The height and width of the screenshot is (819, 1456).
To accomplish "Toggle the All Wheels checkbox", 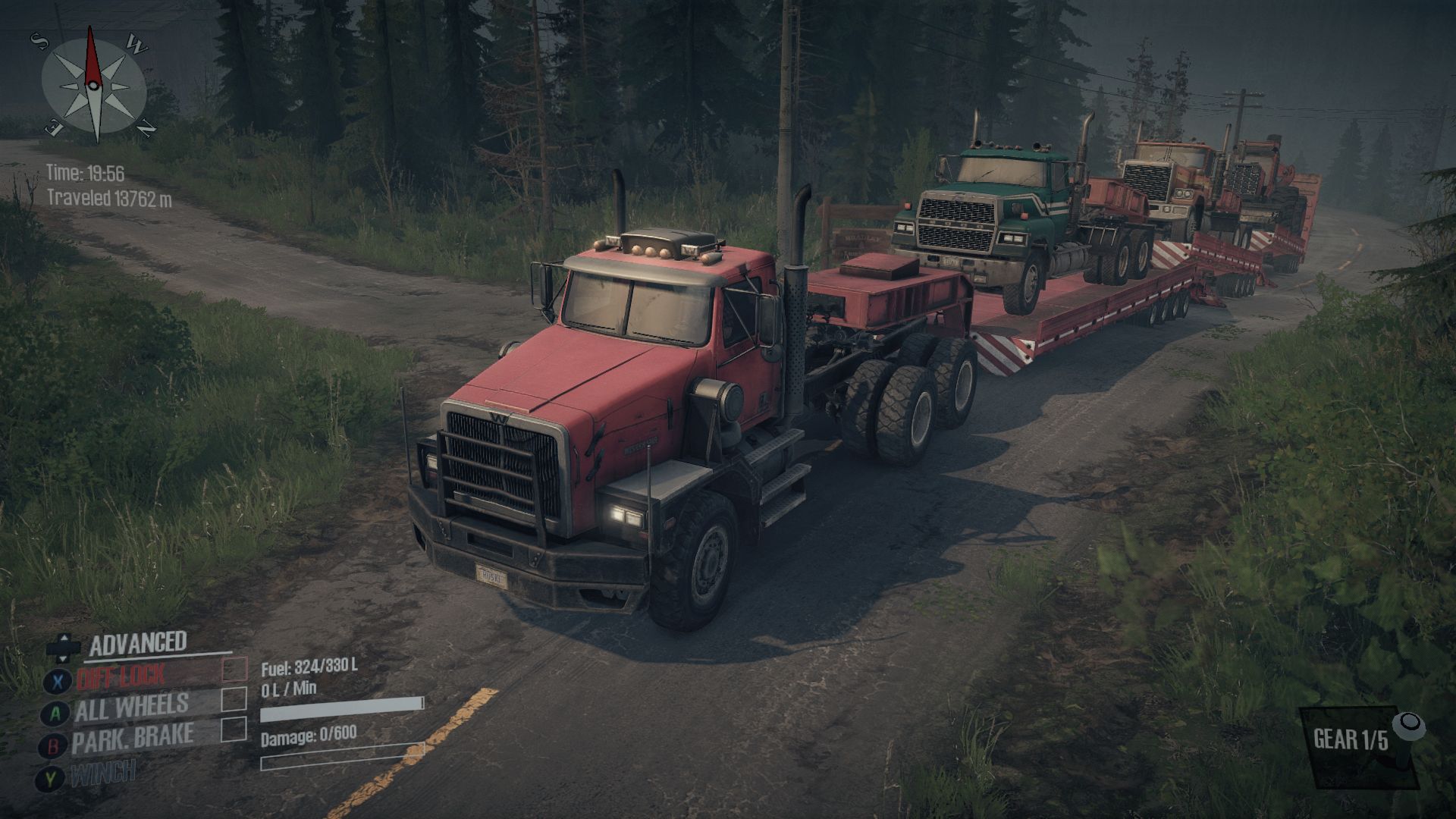I will (234, 700).
